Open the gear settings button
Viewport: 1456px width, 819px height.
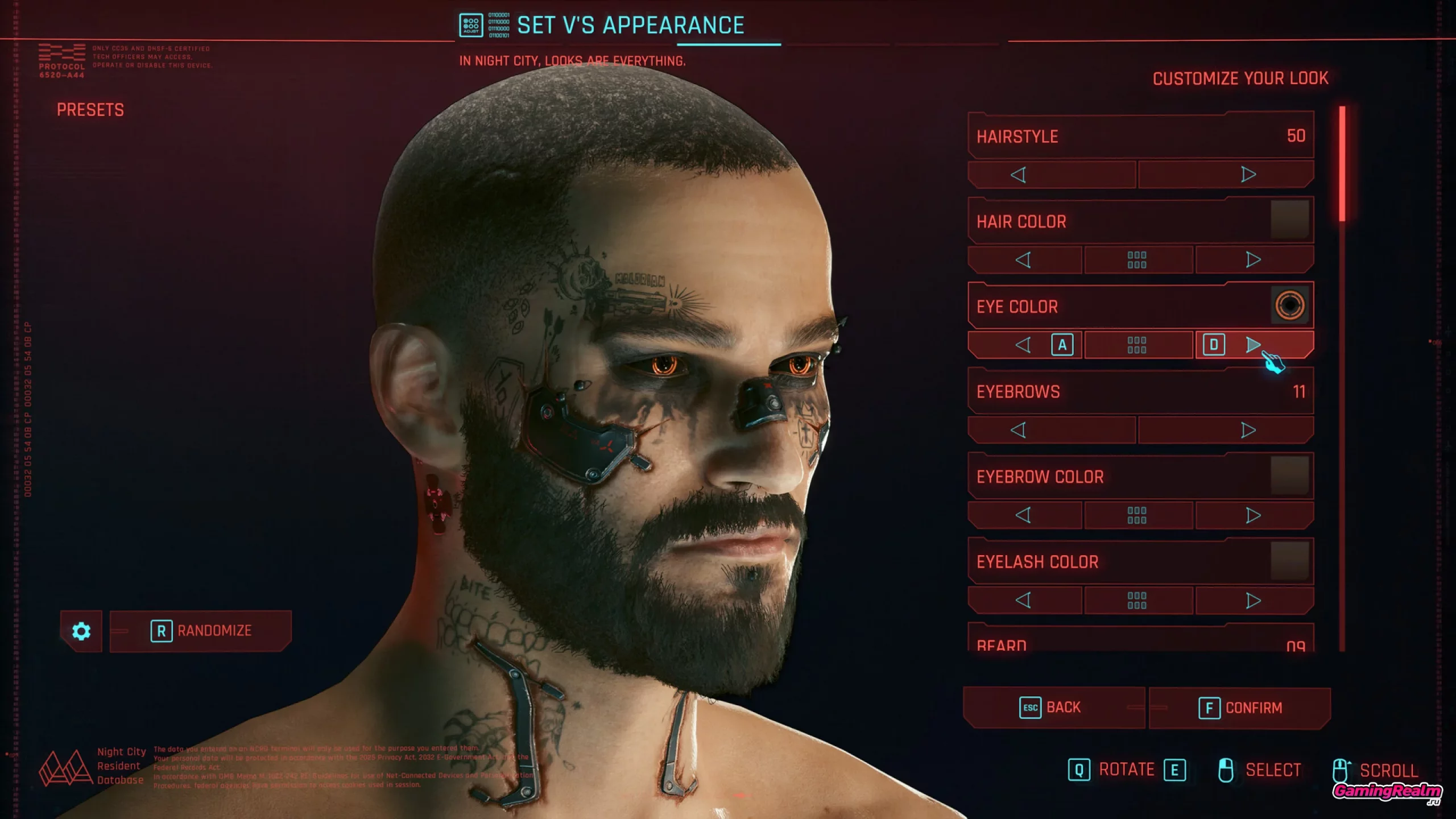point(81,631)
